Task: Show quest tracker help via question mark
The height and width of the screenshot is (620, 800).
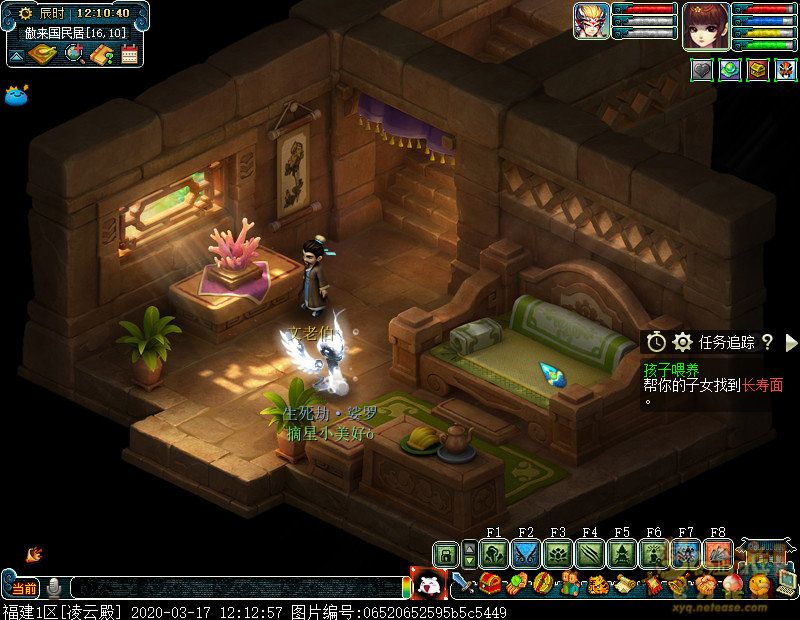Action: pyautogui.click(x=767, y=342)
